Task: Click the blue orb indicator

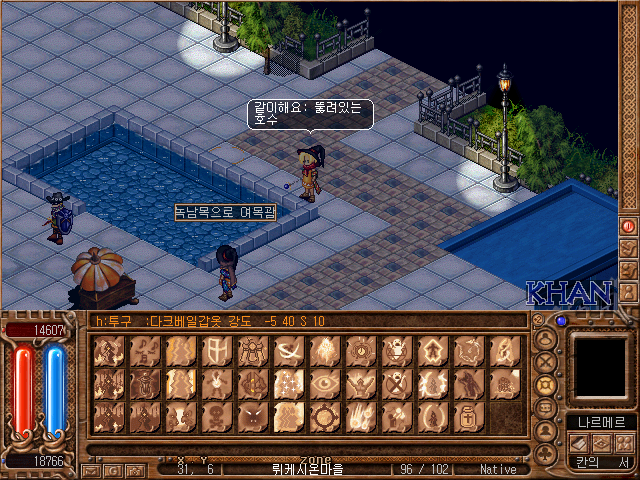Action: point(561,321)
